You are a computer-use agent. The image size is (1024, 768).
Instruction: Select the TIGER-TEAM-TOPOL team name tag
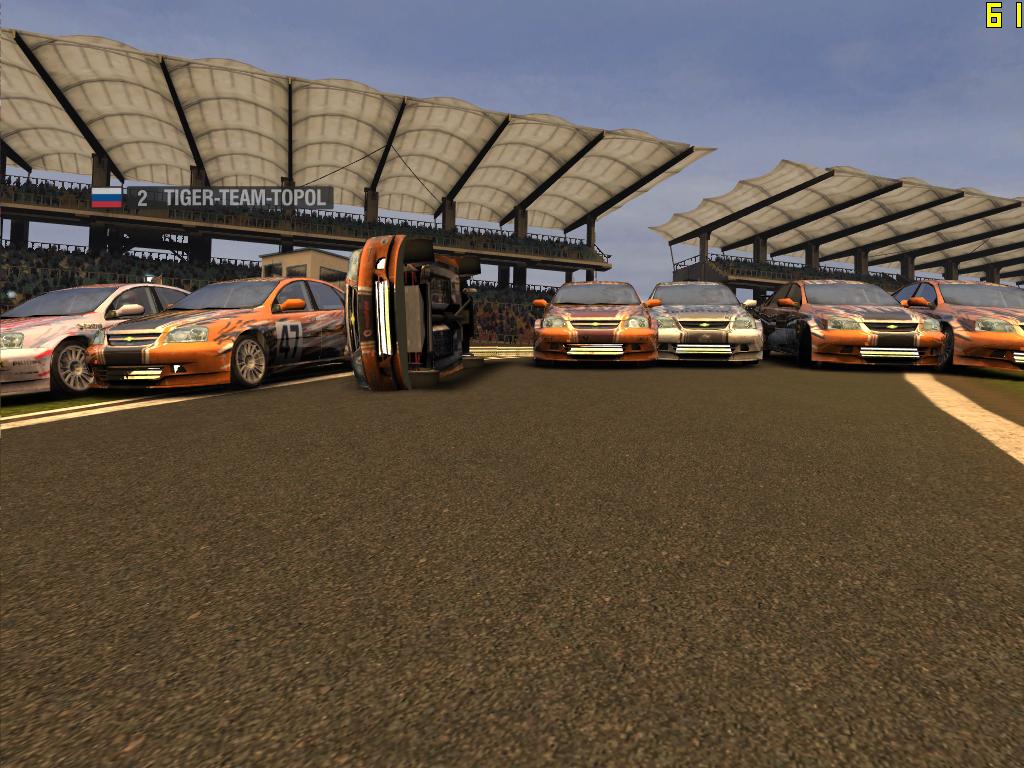[x=230, y=198]
